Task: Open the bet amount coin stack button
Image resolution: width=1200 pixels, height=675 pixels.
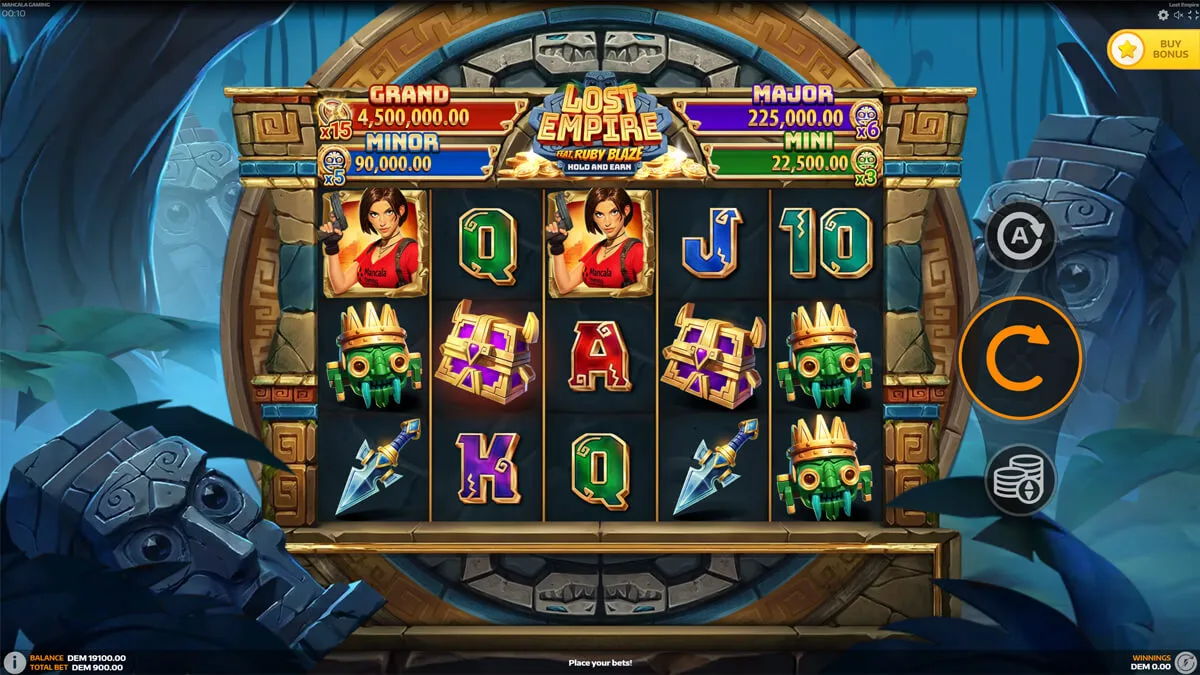Action: point(1020,479)
